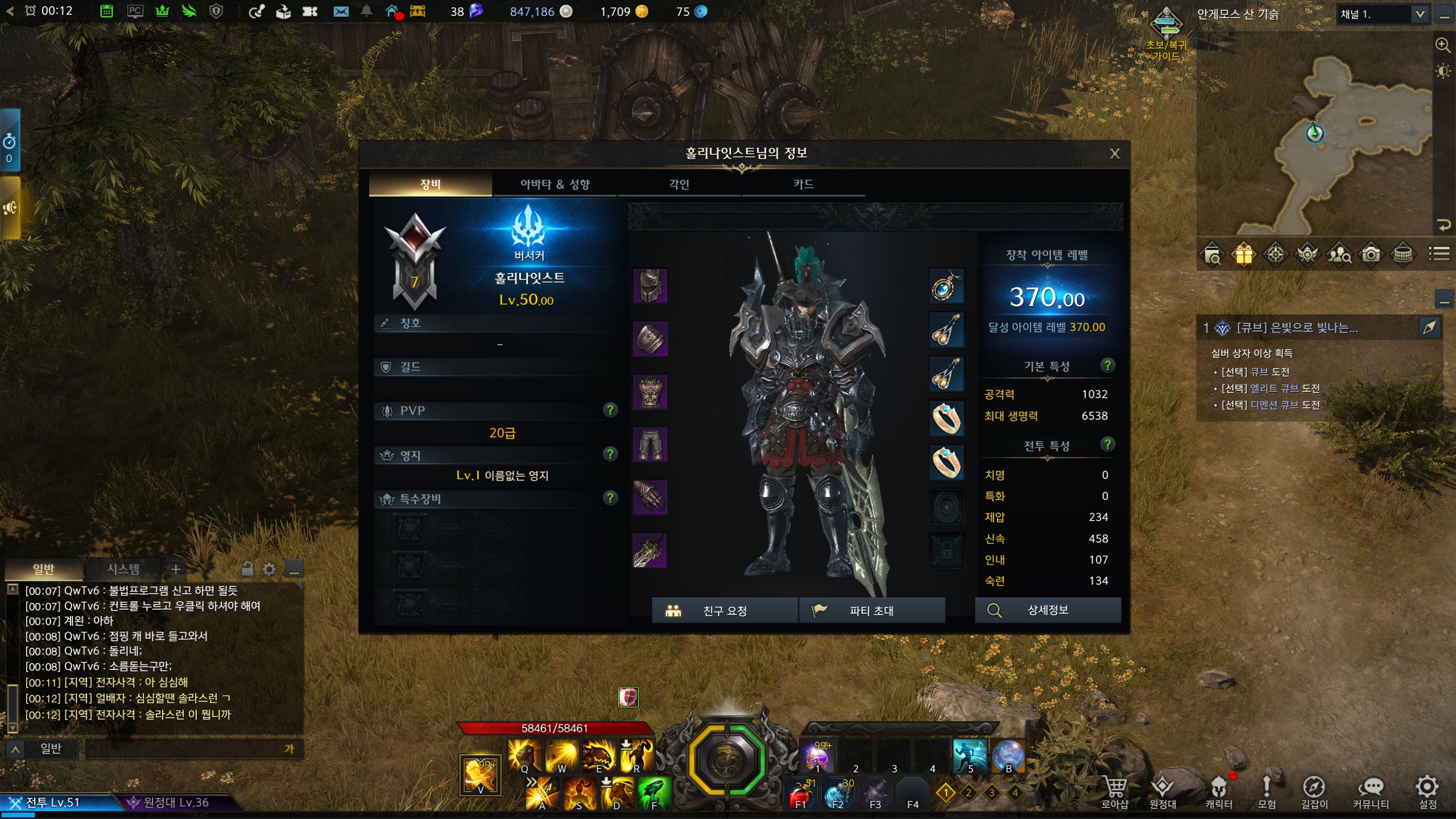Switch to the 아바타 & 성향 tab
The height and width of the screenshot is (819, 1456).
click(x=555, y=184)
